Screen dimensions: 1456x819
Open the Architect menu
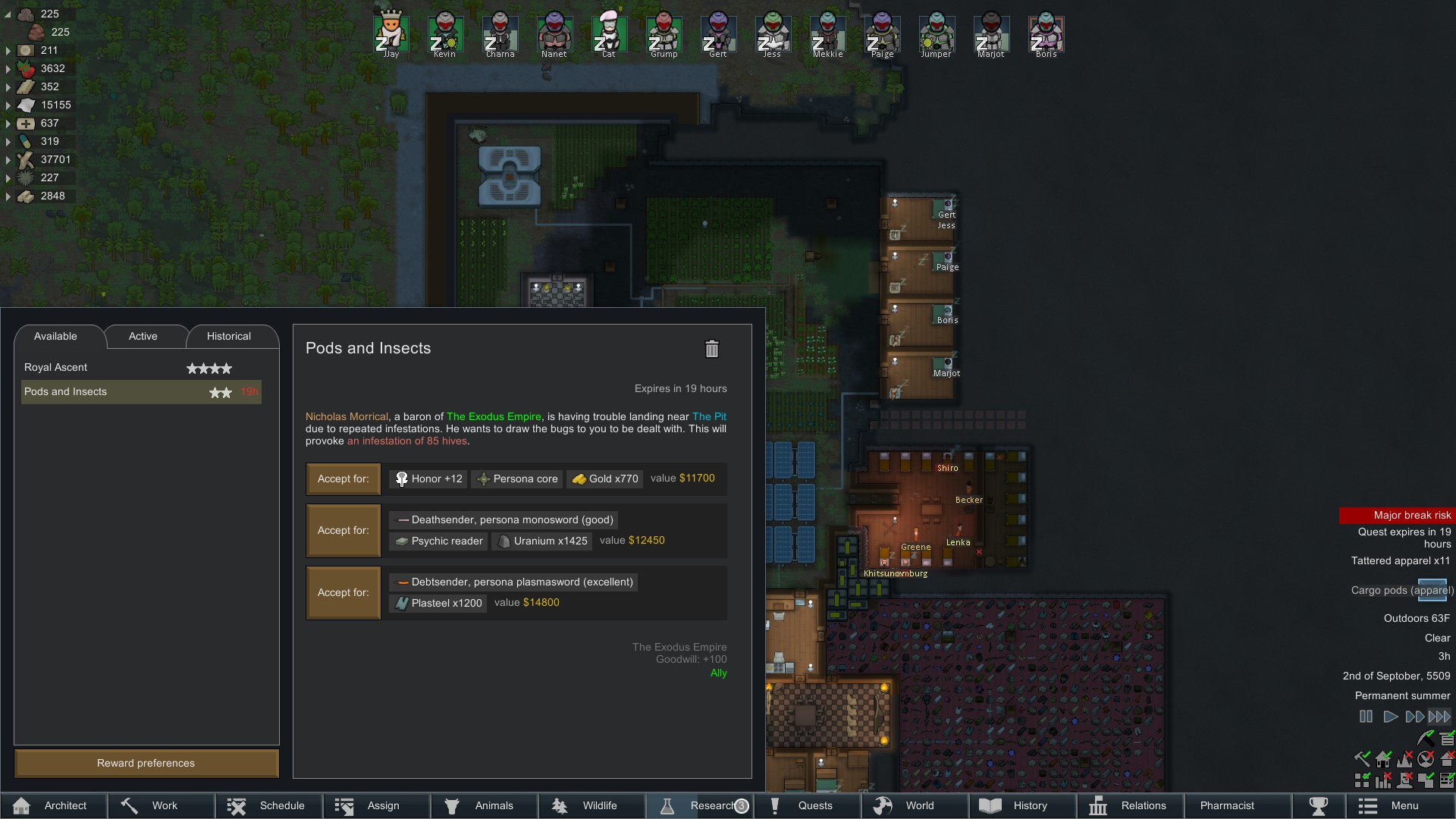(x=54, y=805)
